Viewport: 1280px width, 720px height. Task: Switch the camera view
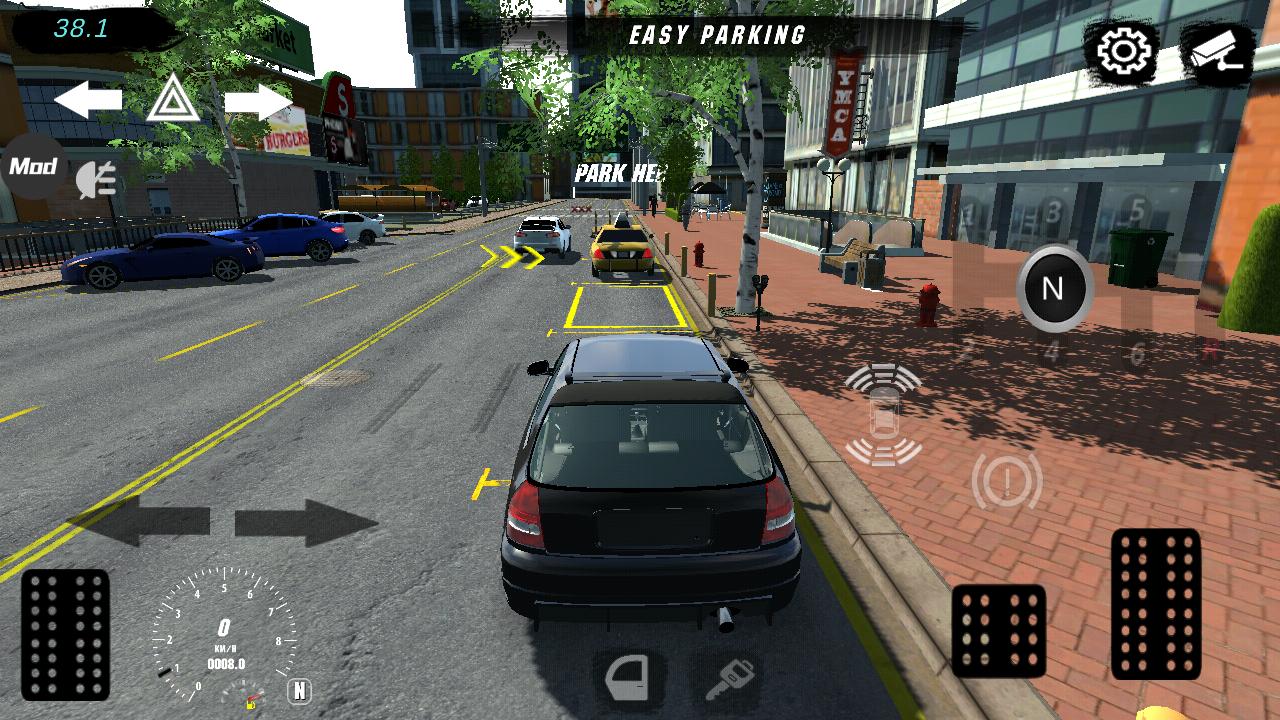1216,52
